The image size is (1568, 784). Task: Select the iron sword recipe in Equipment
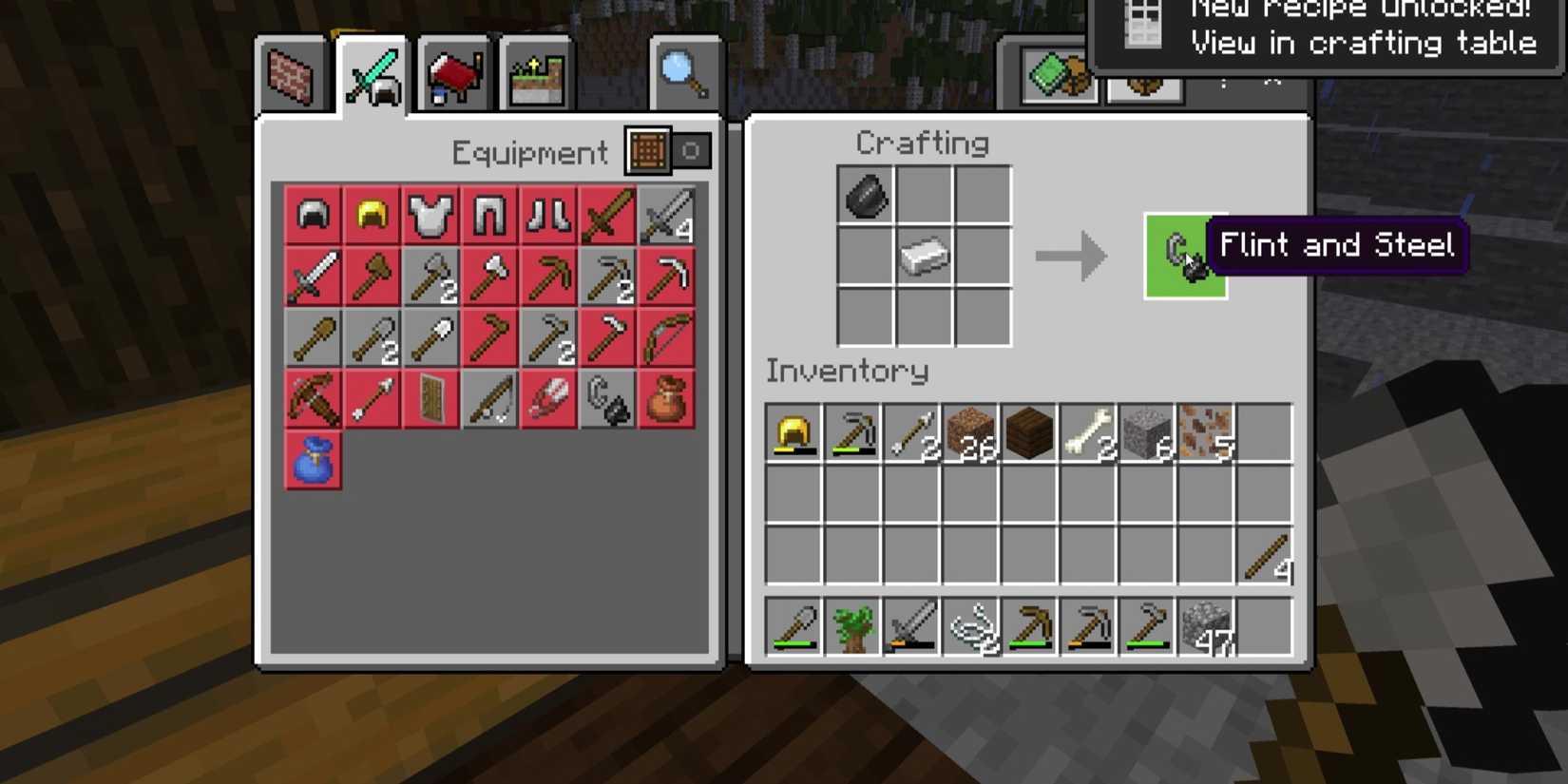pos(313,277)
